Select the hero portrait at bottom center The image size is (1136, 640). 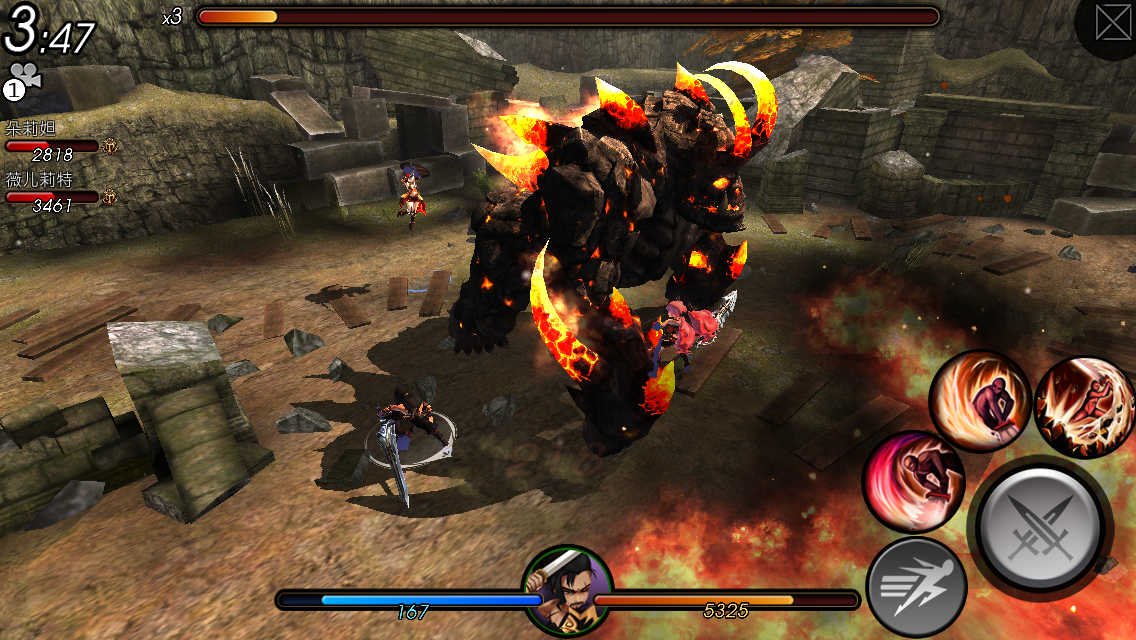click(x=567, y=590)
